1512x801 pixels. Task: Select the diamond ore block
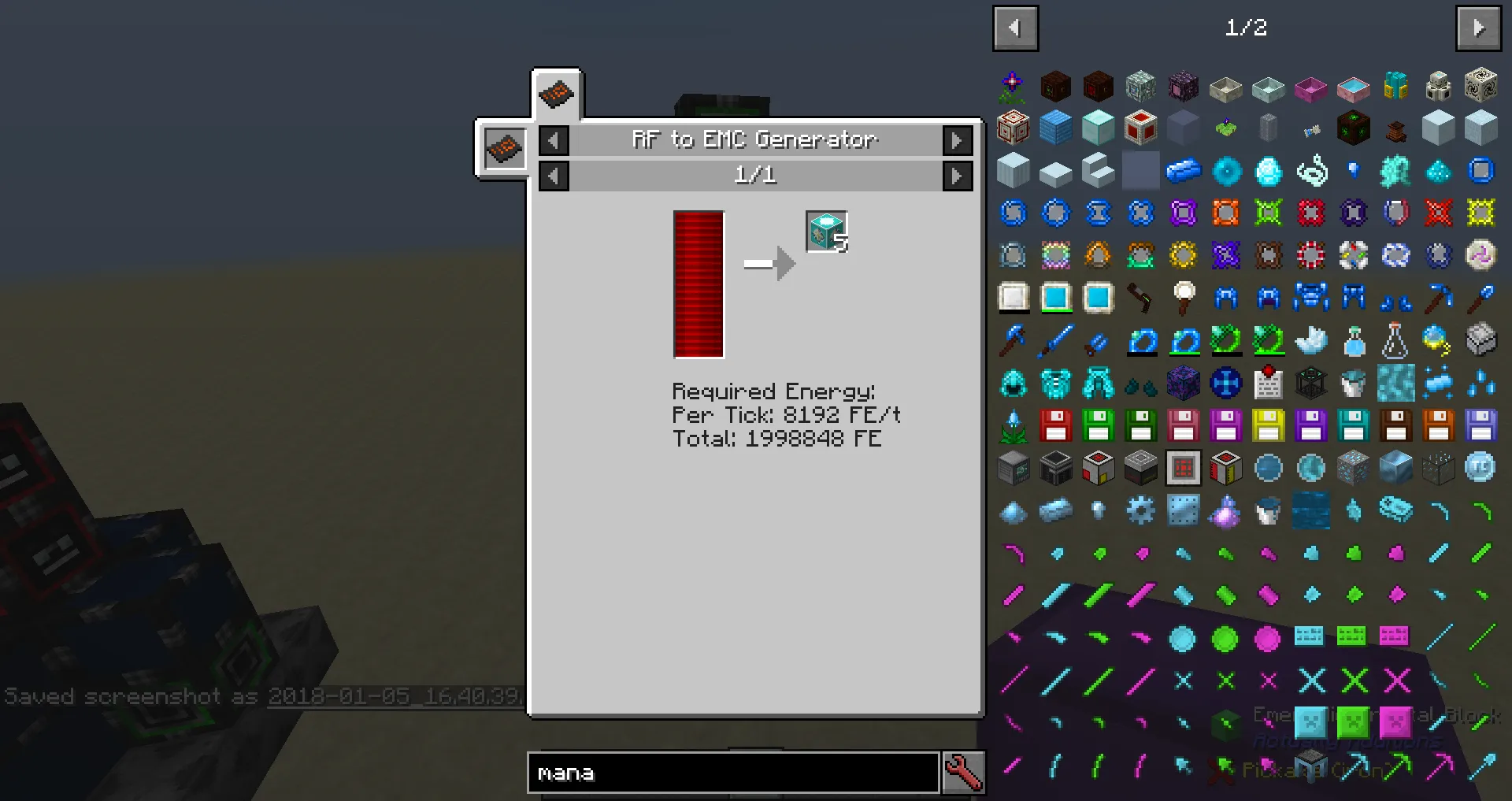(x=1352, y=468)
